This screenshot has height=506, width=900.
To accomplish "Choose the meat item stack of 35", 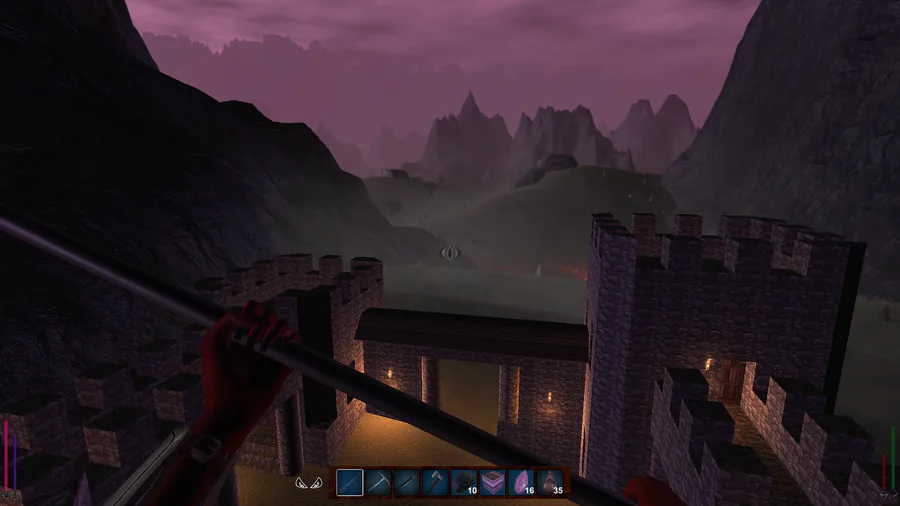I will click(552, 483).
